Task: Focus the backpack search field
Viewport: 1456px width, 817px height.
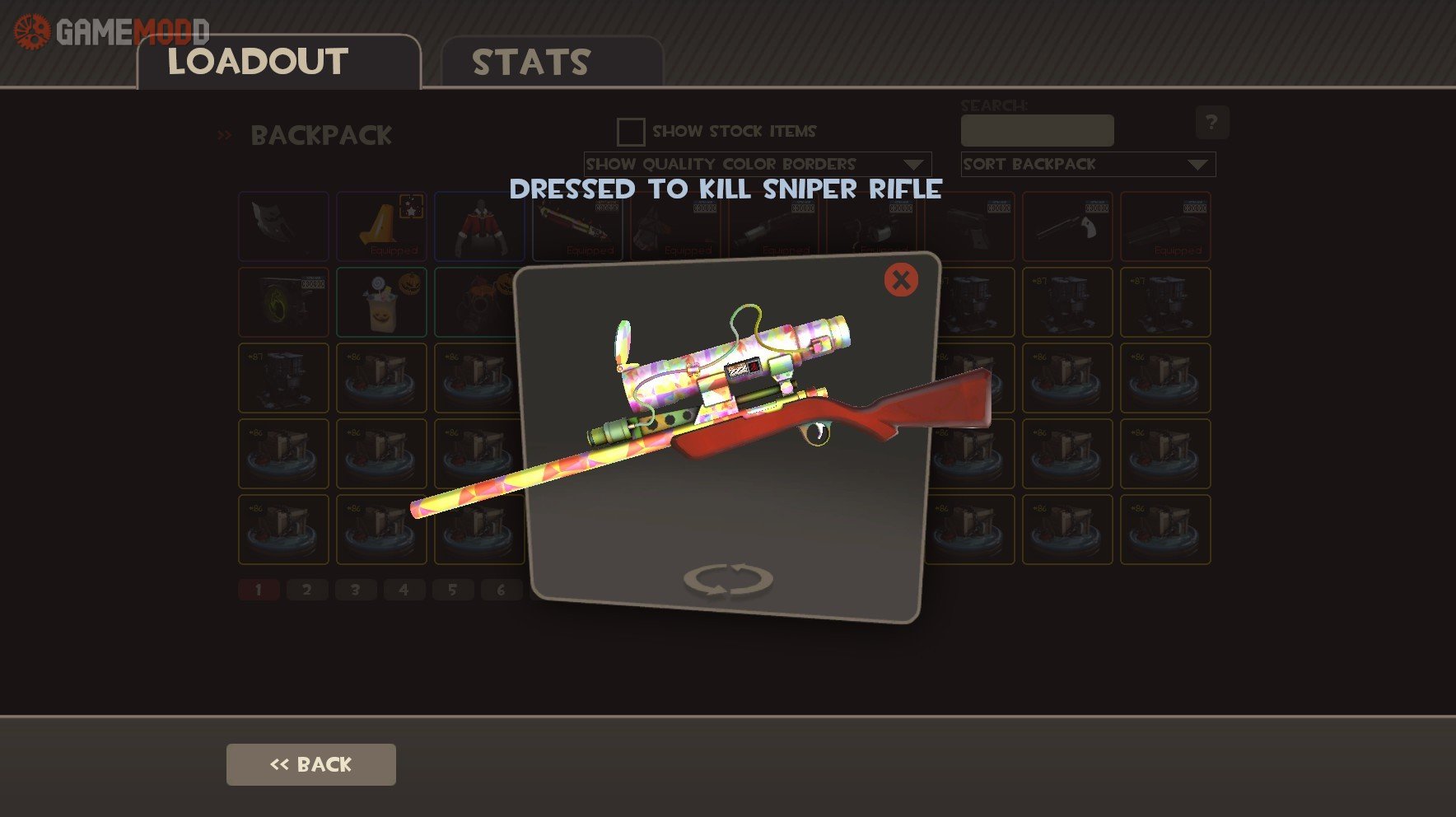Action: [x=1037, y=131]
